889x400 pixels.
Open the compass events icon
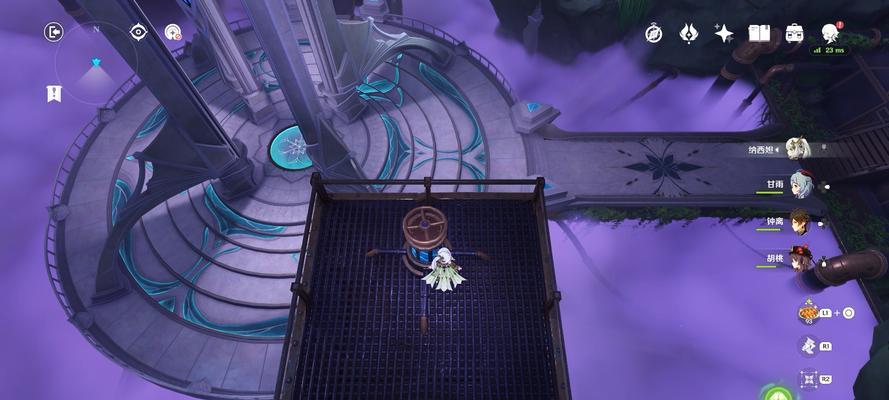653,33
